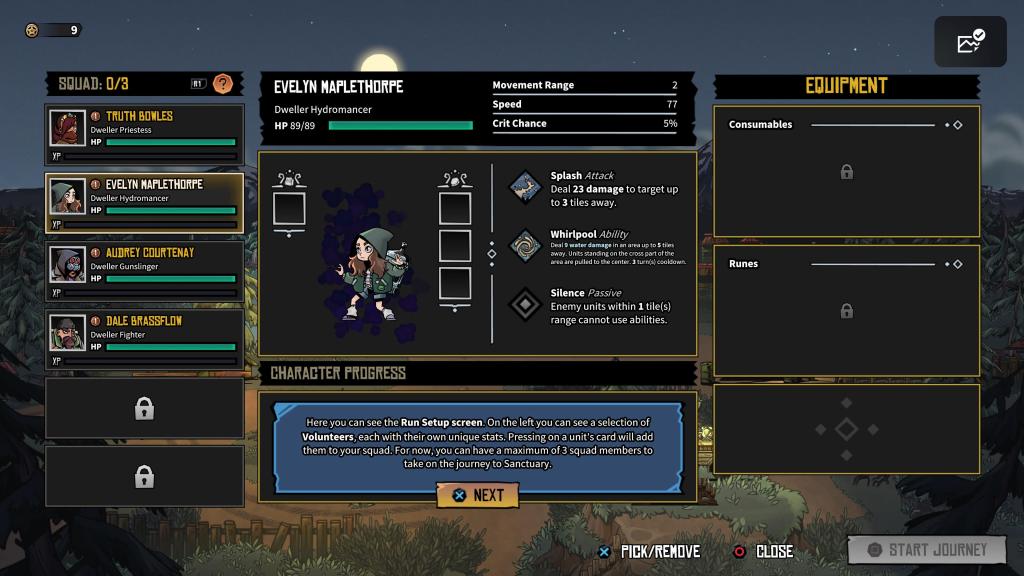Click the Pick/Remove option
Viewport: 1024px width, 576px height.
click(650, 551)
